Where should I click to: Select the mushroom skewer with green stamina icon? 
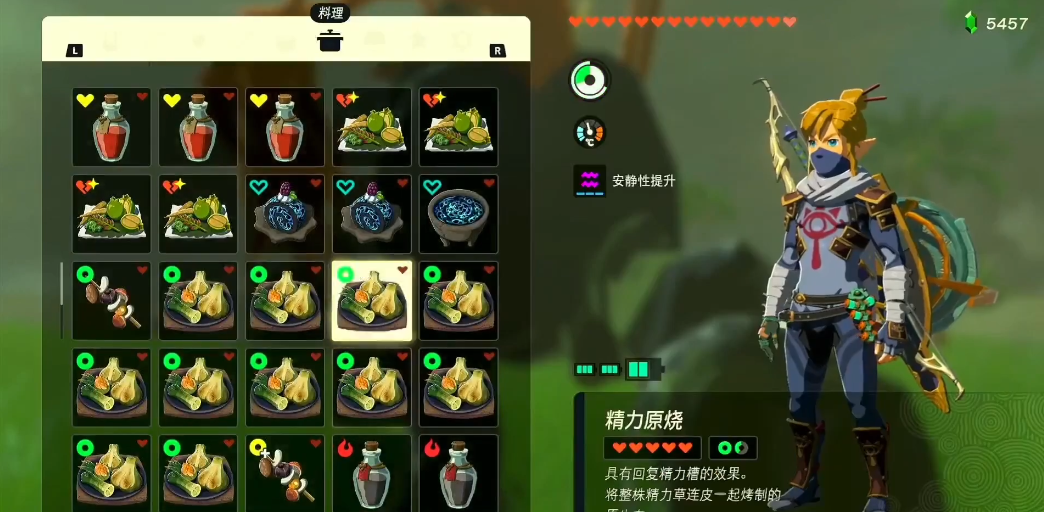(x=112, y=301)
